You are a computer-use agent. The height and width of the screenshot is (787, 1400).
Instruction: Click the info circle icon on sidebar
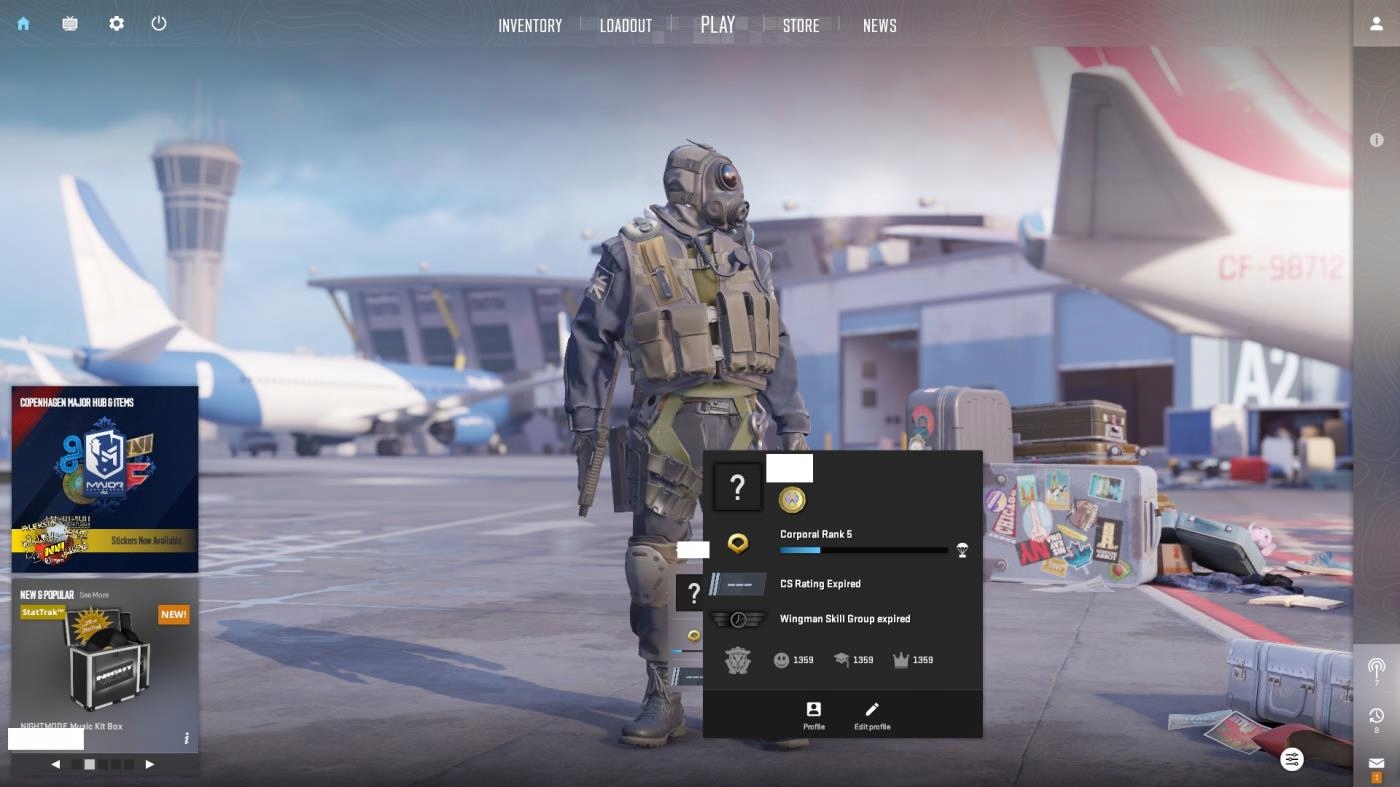tap(1377, 141)
